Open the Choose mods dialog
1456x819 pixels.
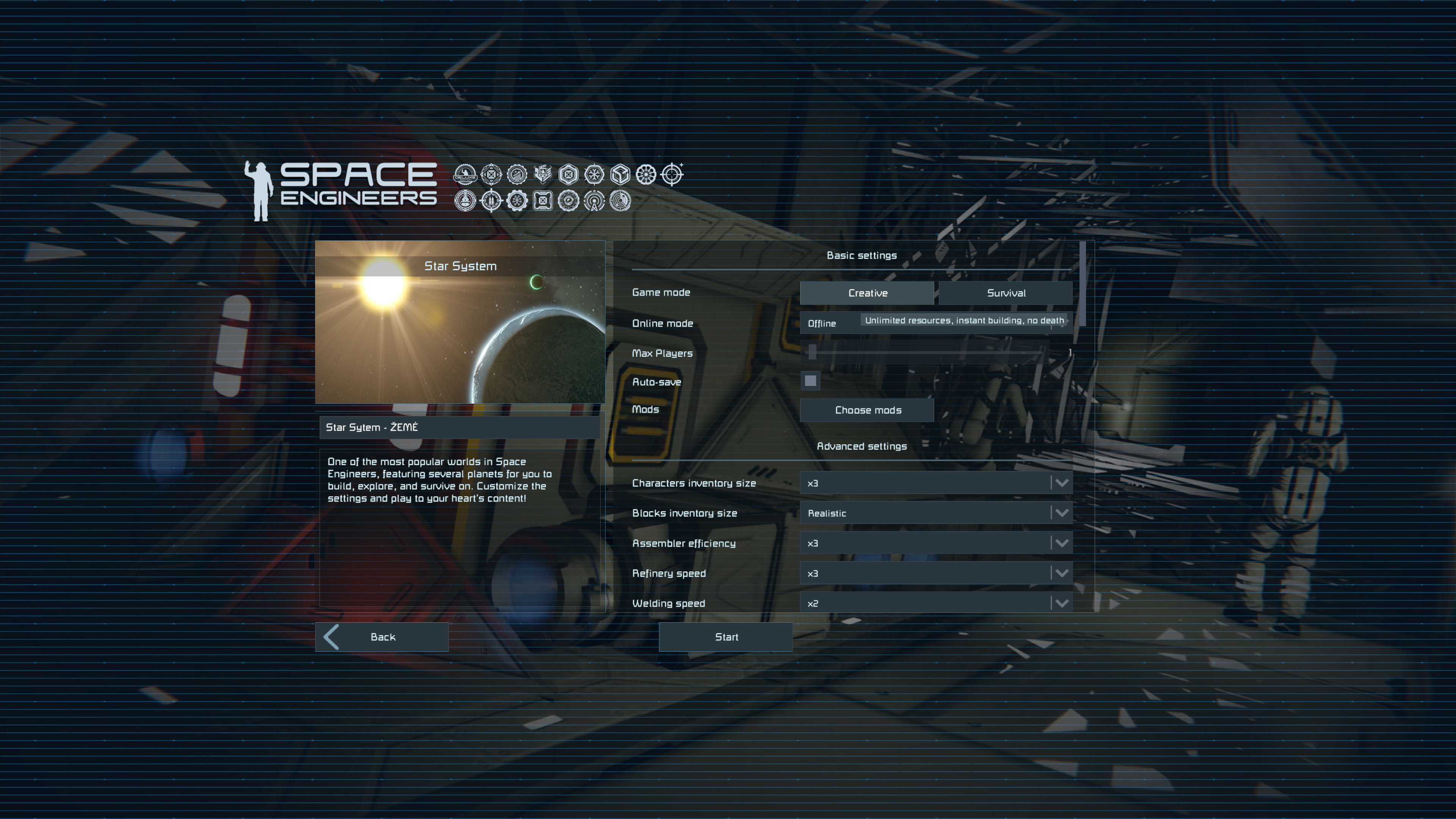(867, 410)
